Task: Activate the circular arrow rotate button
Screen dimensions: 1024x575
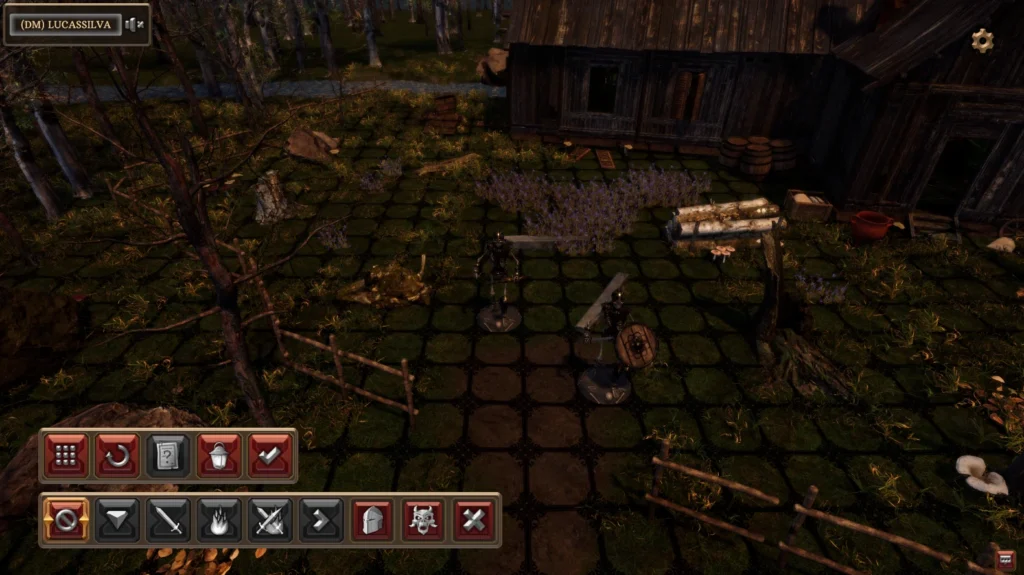Action: 117,456
